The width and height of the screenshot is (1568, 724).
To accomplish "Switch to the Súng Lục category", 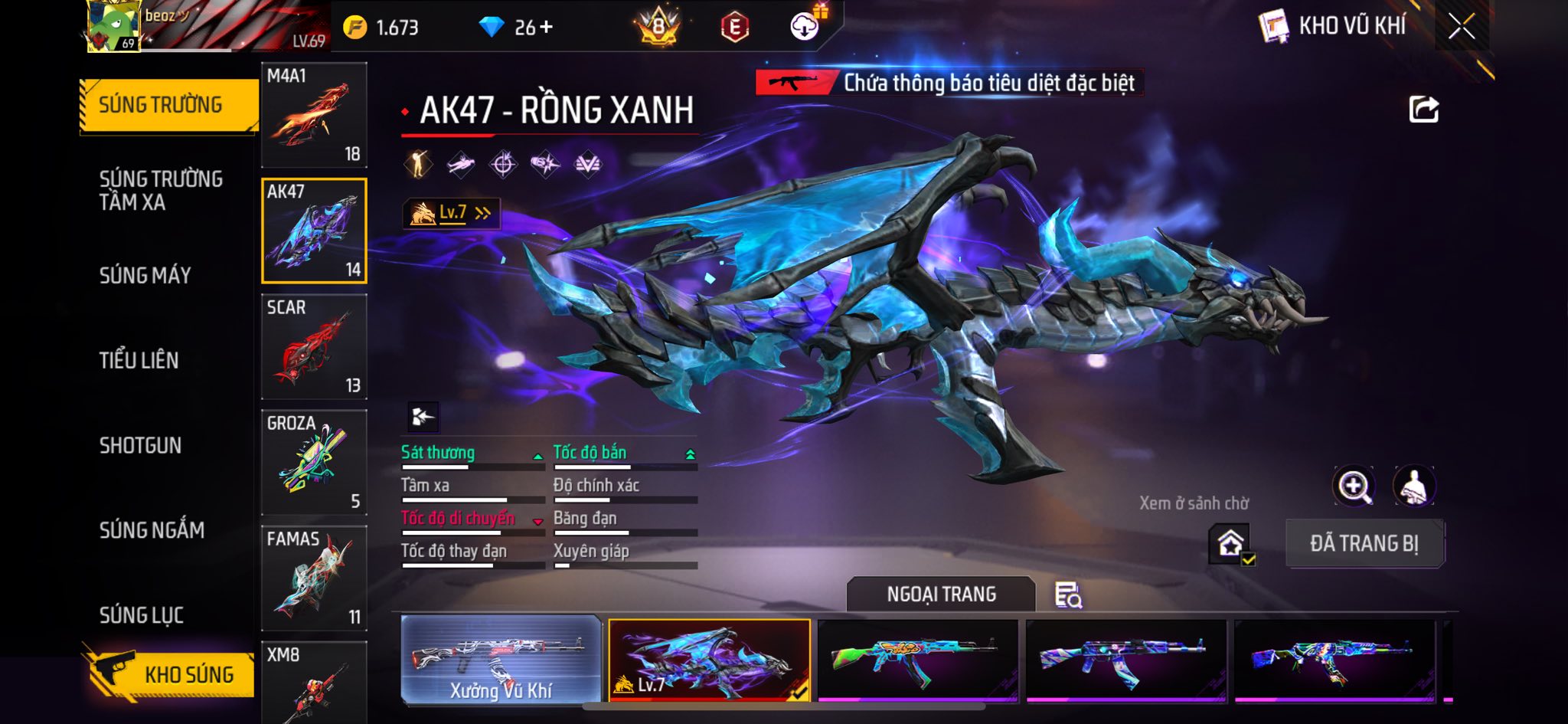I will 142,614.
